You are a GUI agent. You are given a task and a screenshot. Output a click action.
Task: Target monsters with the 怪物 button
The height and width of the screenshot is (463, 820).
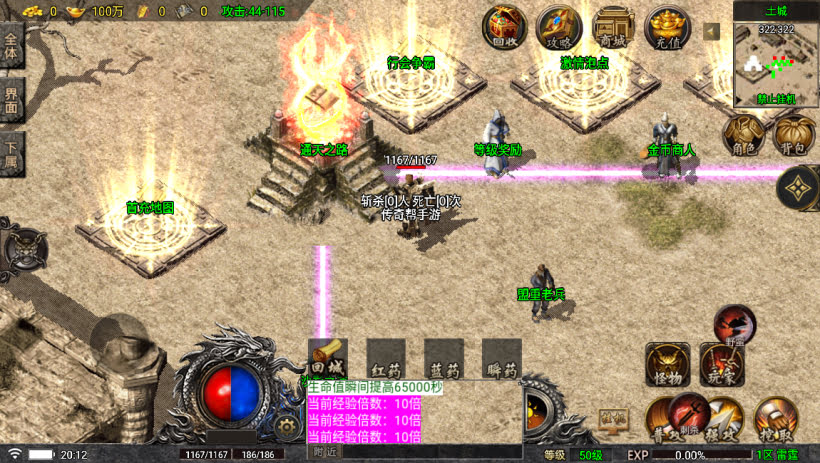[666, 364]
